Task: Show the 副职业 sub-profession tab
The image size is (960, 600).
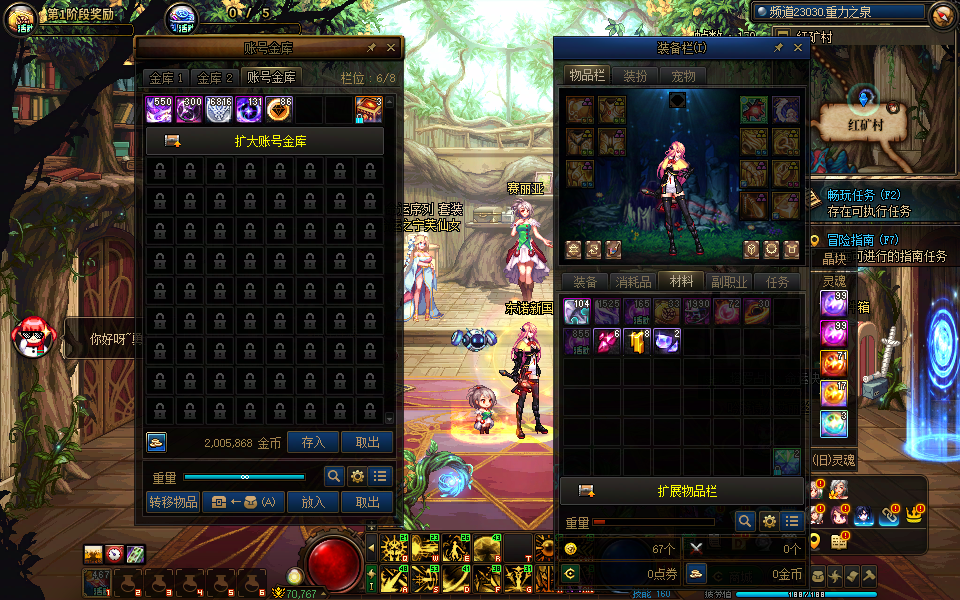Action: pos(727,282)
